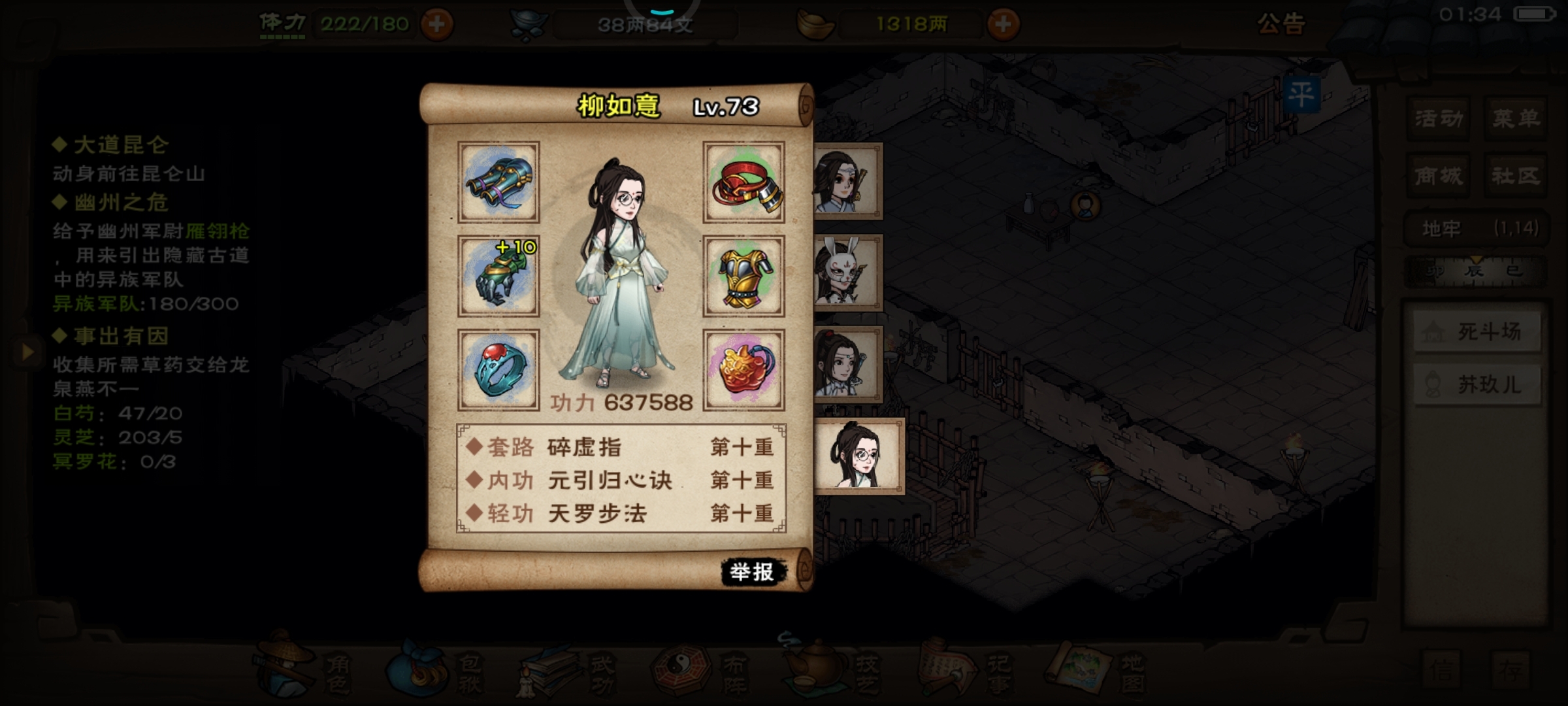Expand the quest tracker arrow
The image size is (1568, 706).
point(27,352)
